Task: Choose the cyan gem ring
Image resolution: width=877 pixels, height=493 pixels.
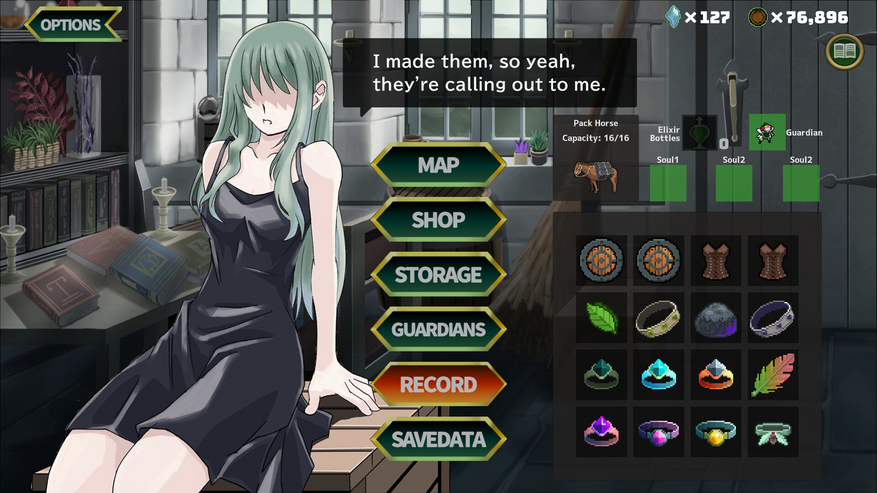Action: click(659, 374)
